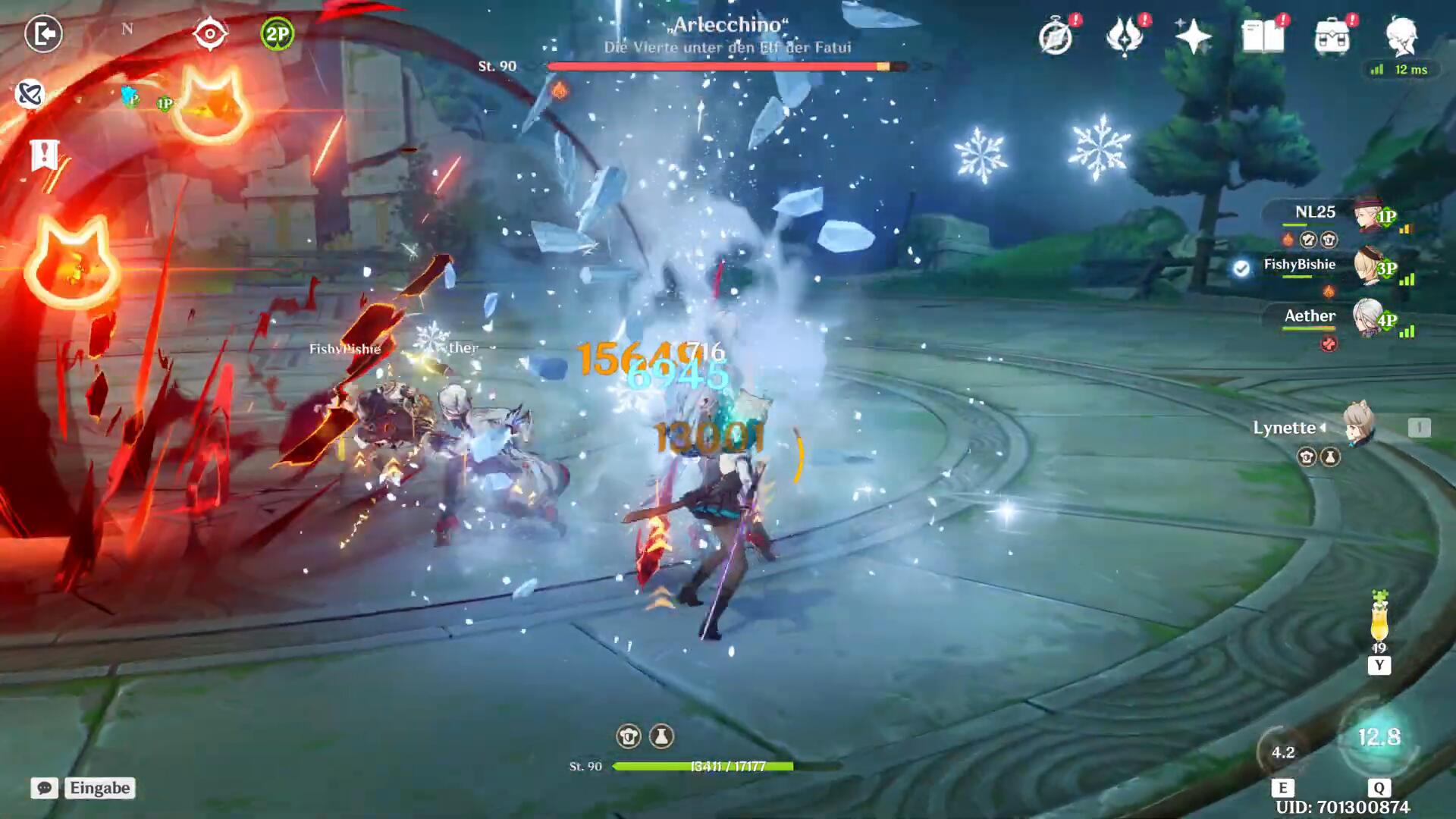1456x819 pixels.
Task: Open the backpack inventory
Action: click(1332, 36)
